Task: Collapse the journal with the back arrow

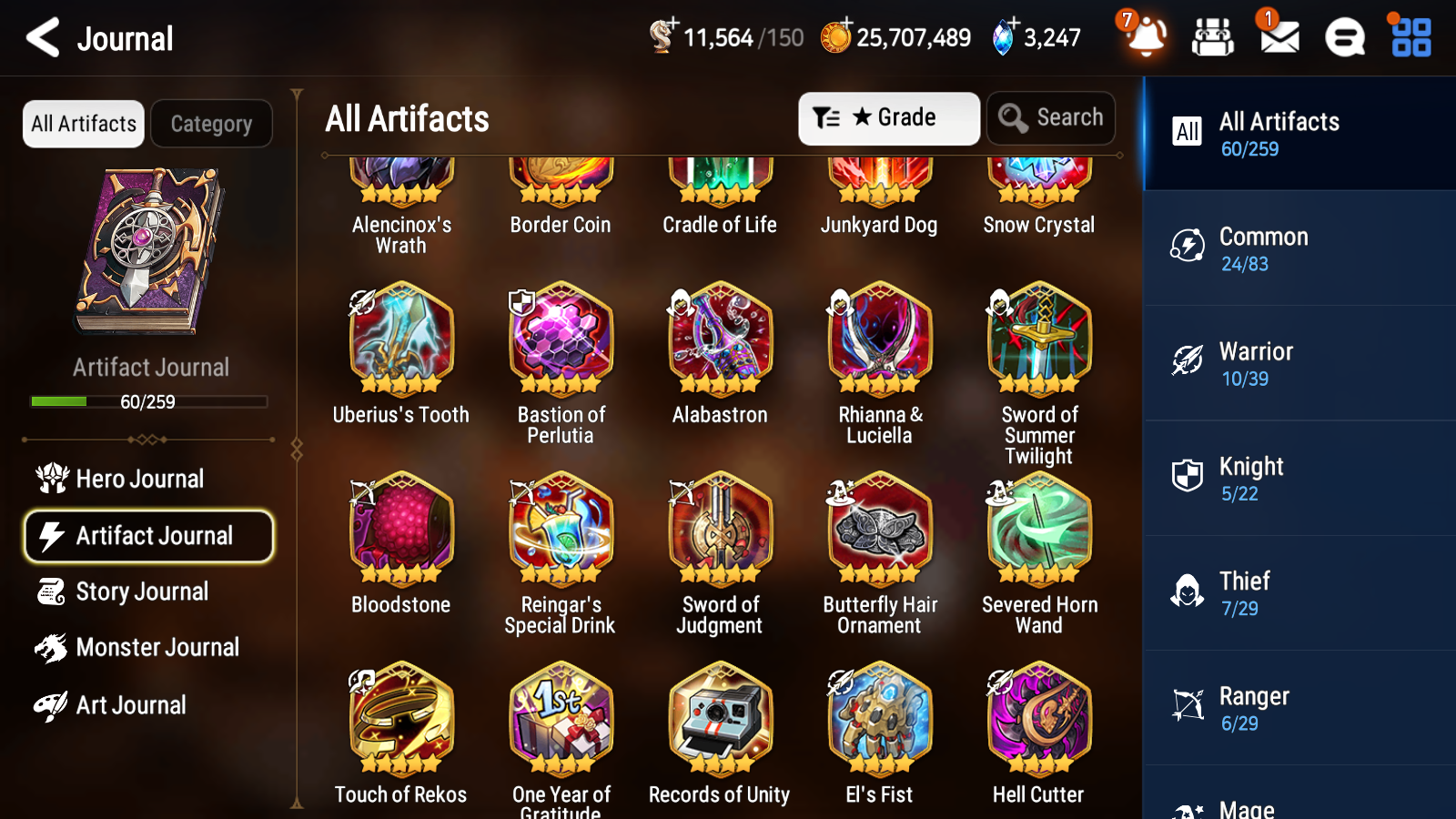Action: click(41, 37)
